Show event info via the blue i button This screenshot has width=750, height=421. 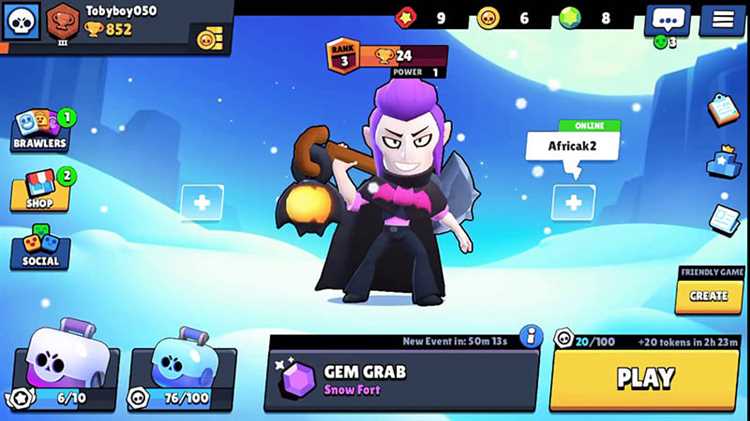(531, 337)
